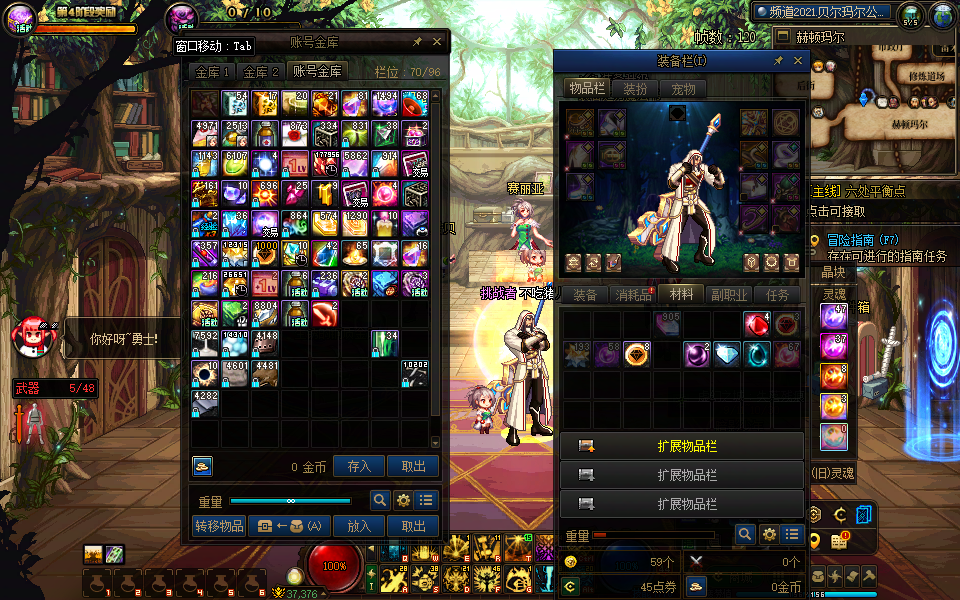Open the vault search magnifier
The image size is (960, 600).
tap(381, 501)
